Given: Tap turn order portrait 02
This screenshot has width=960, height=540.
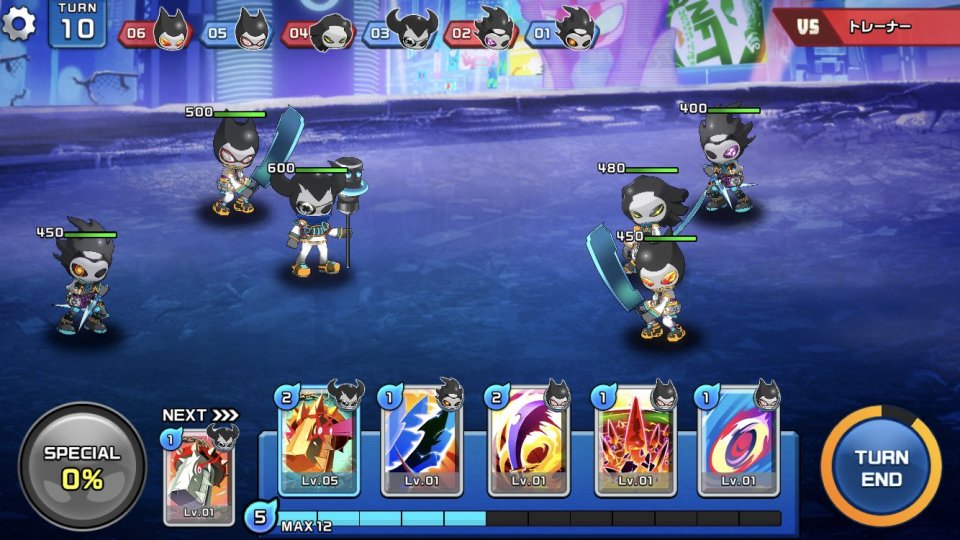Looking at the screenshot, I should [x=481, y=32].
